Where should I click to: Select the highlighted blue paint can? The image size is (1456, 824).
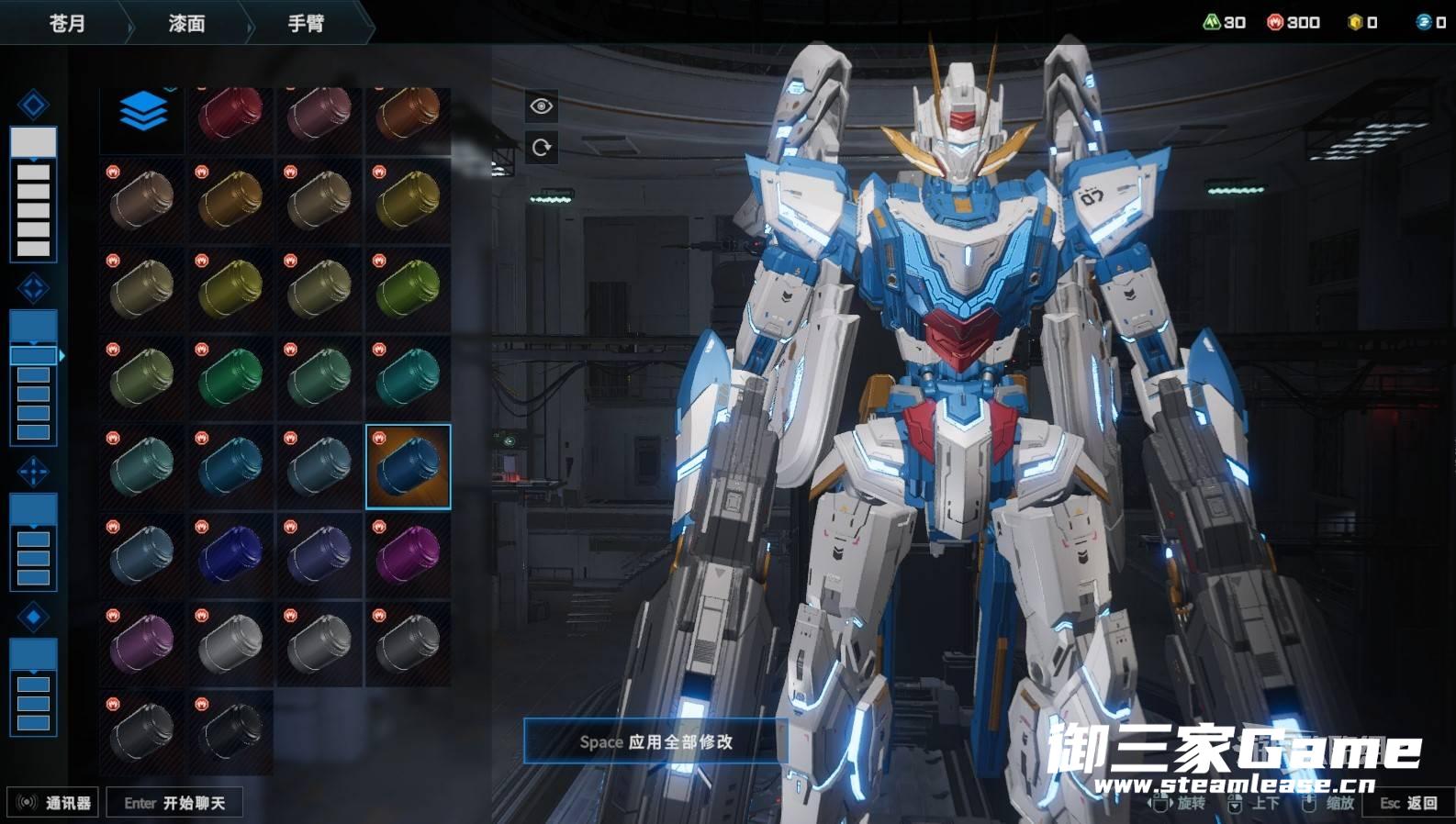[x=409, y=466]
